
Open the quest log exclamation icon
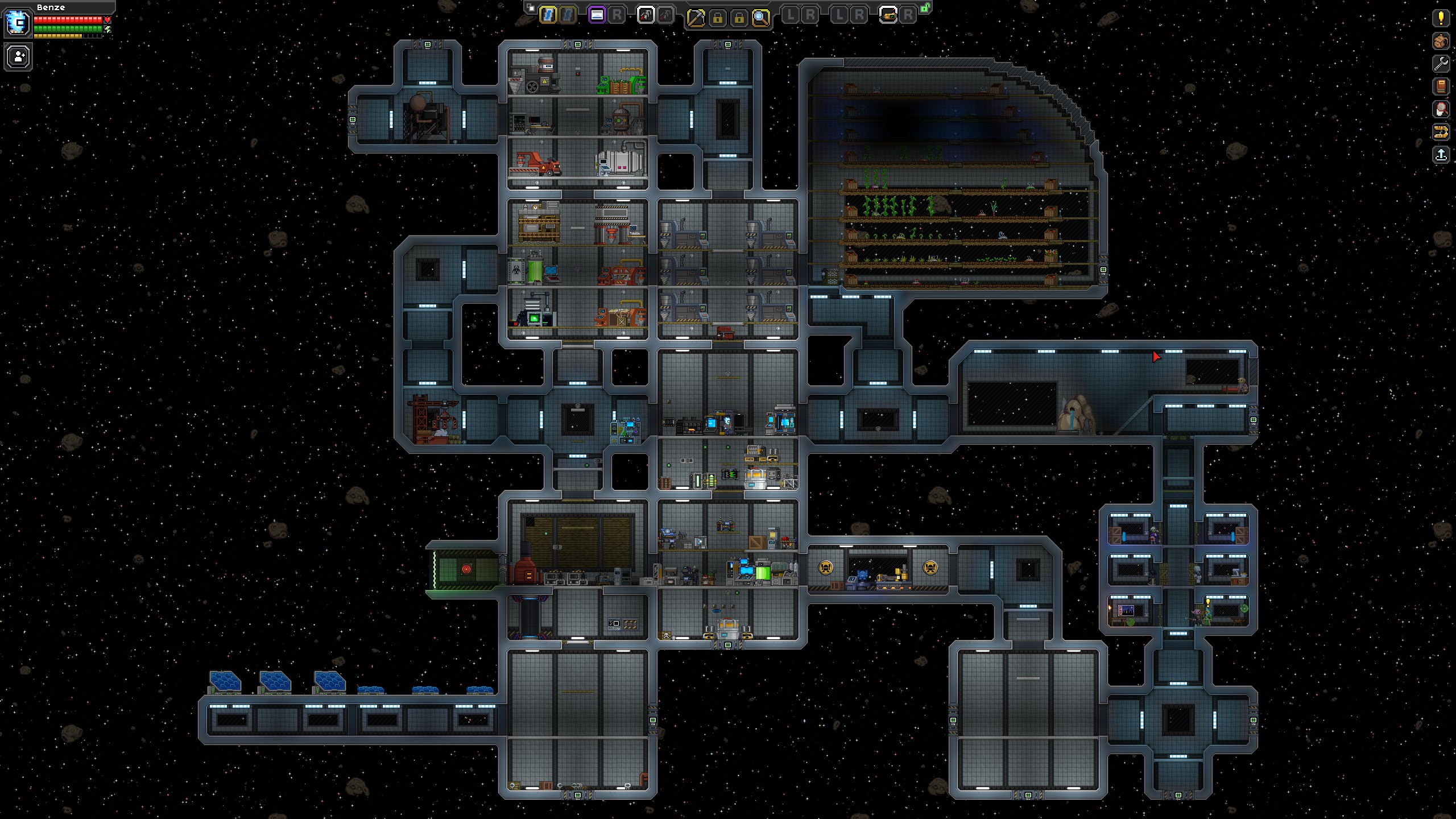coord(1441,19)
